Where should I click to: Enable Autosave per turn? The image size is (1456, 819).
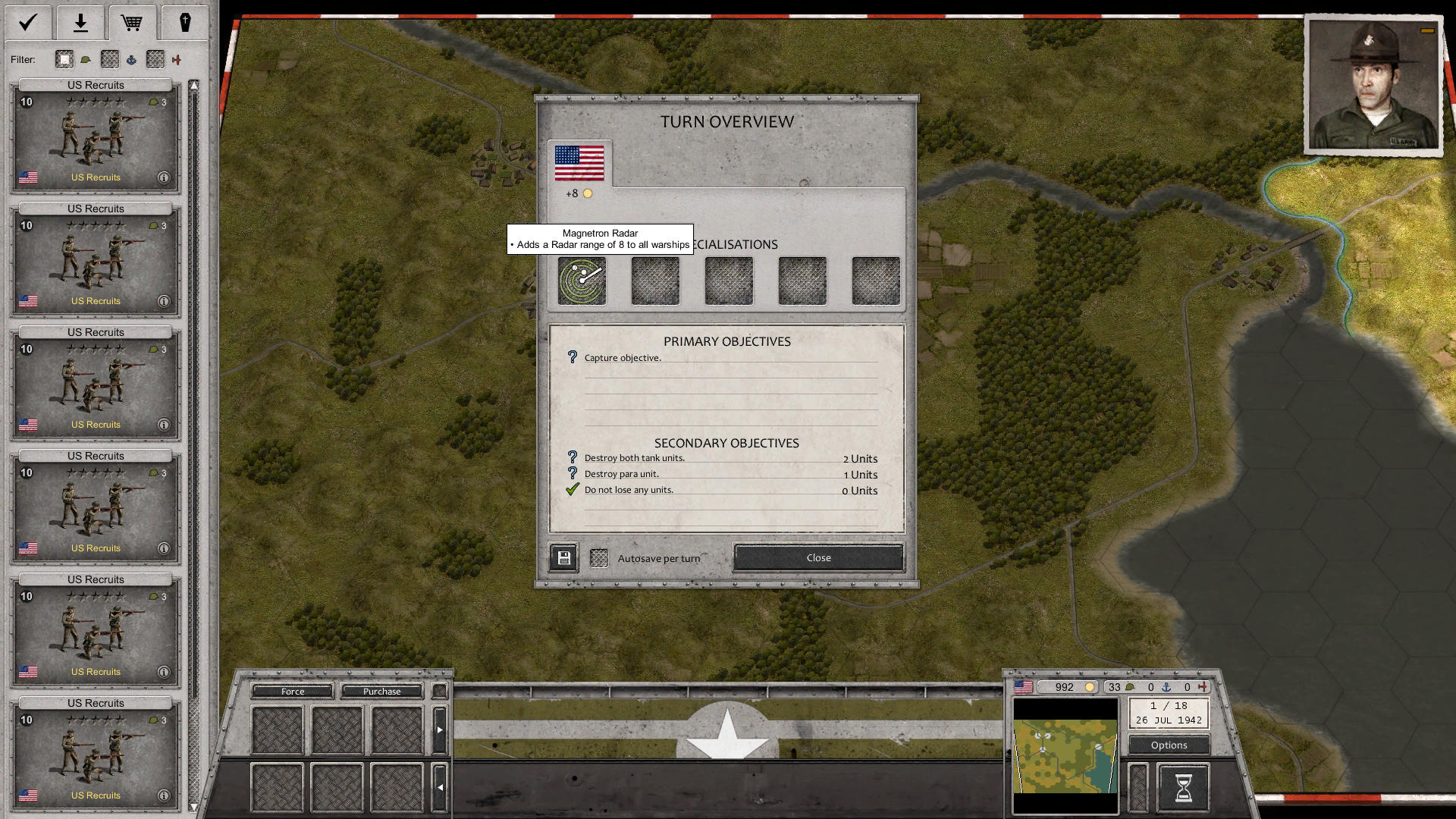(x=599, y=557)
